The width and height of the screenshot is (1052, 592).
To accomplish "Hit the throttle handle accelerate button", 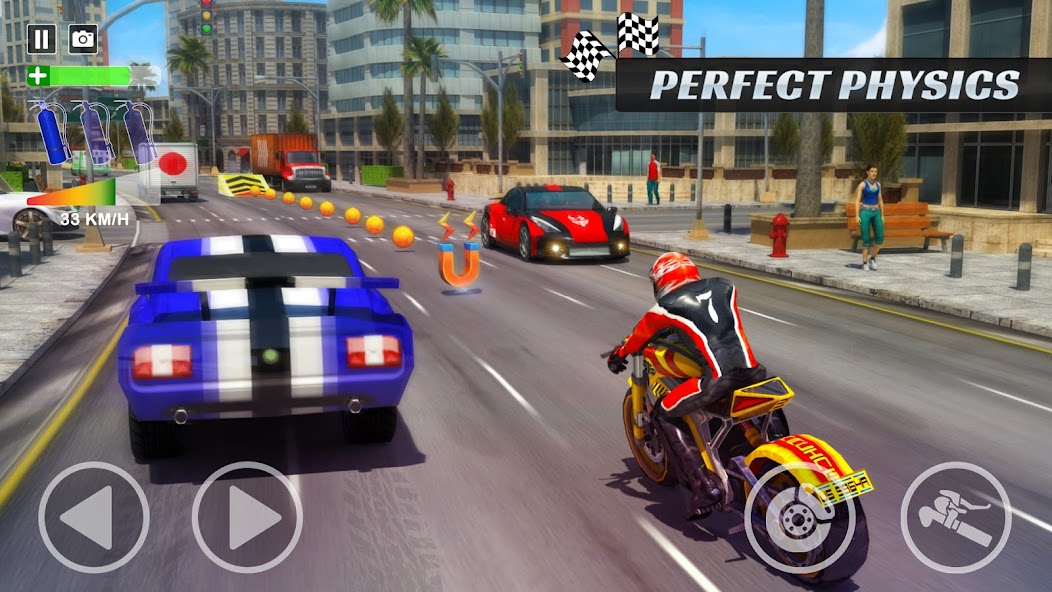I will pyautogui.click(x=955, y=517).
